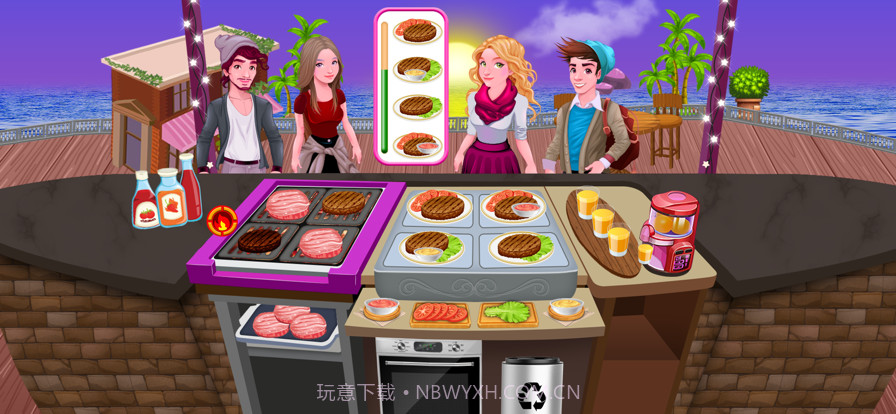Serve the plate with tomato and red sauce

click(513, 206)
